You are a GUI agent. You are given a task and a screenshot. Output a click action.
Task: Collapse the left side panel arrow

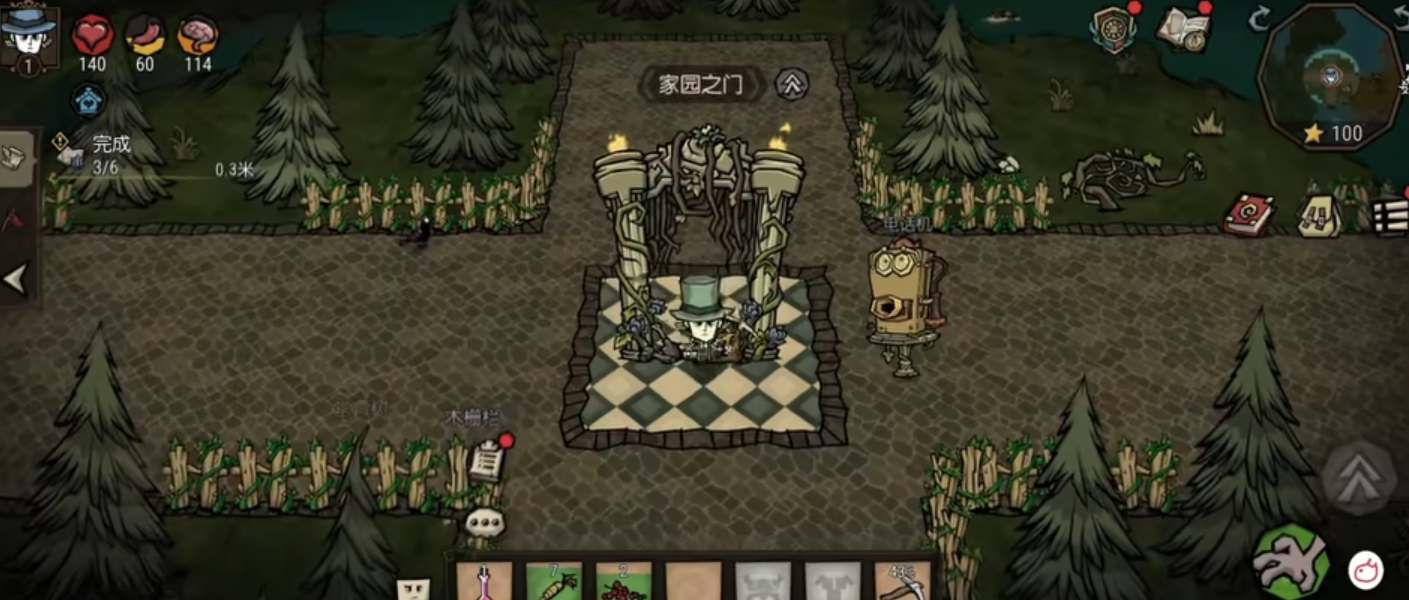click(x=16, y=280)
